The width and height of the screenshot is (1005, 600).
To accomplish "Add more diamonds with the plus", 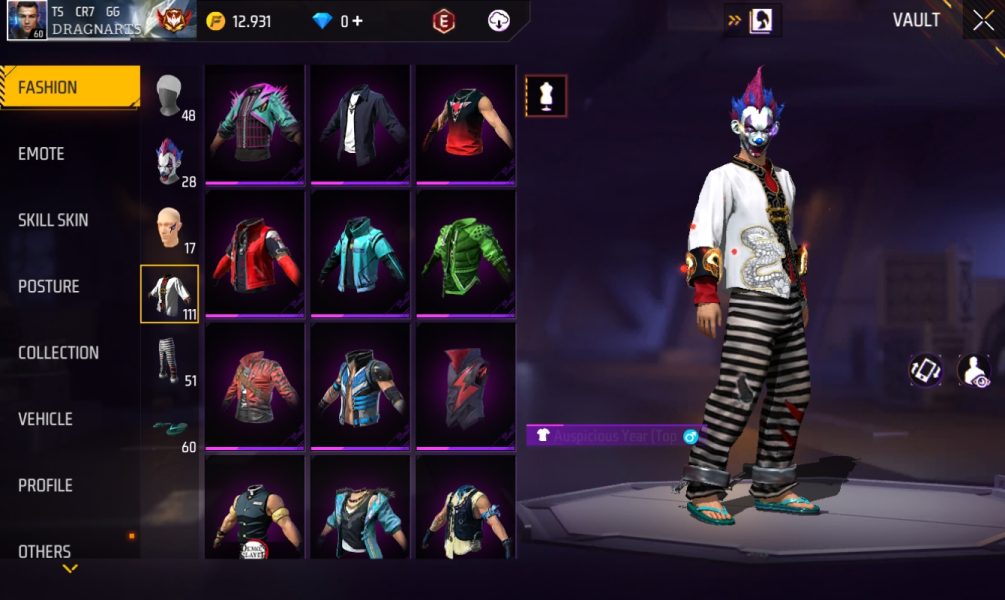I will (x=356, y=21).
